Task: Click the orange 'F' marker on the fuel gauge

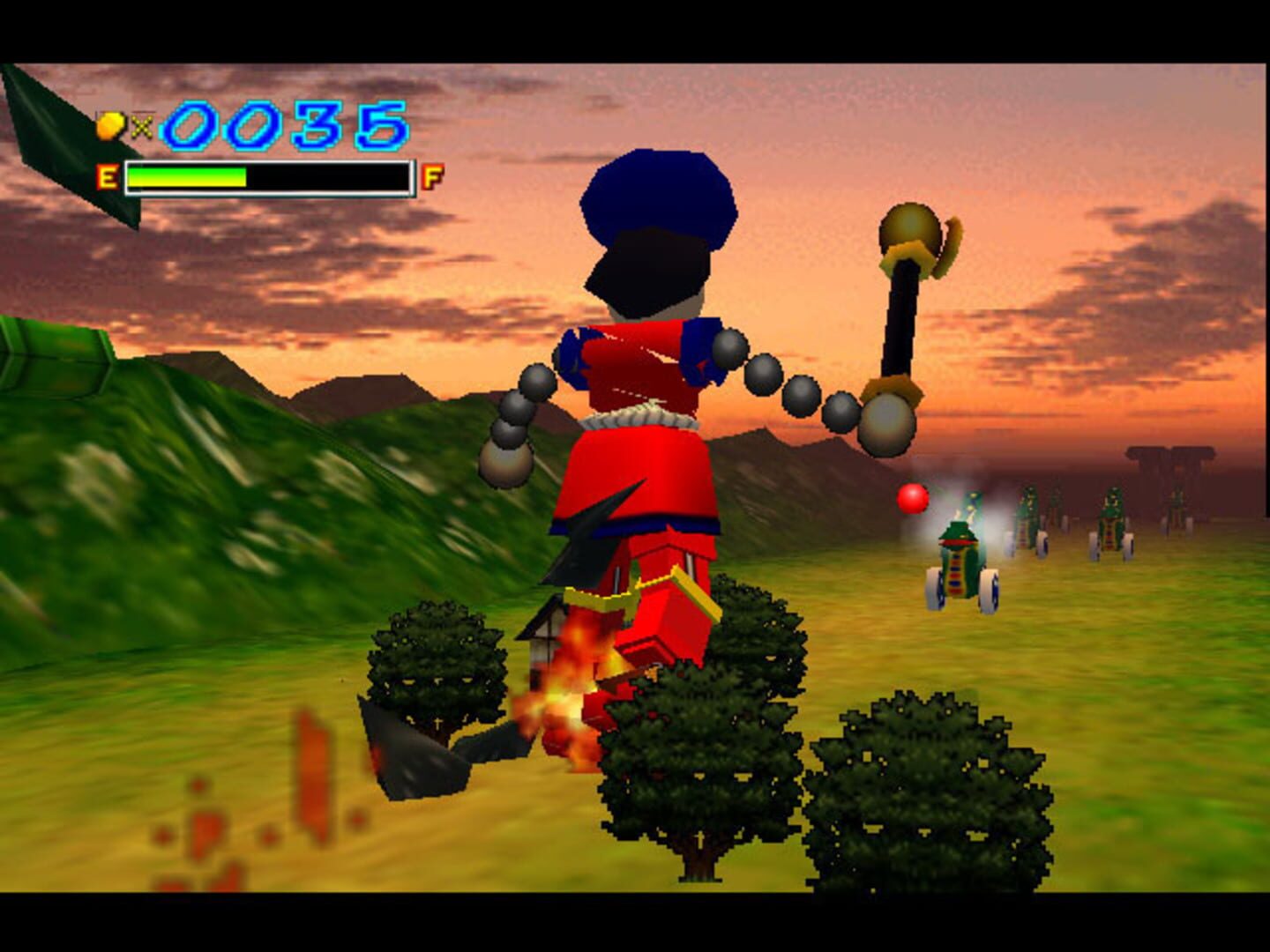Action: [430, 176]
